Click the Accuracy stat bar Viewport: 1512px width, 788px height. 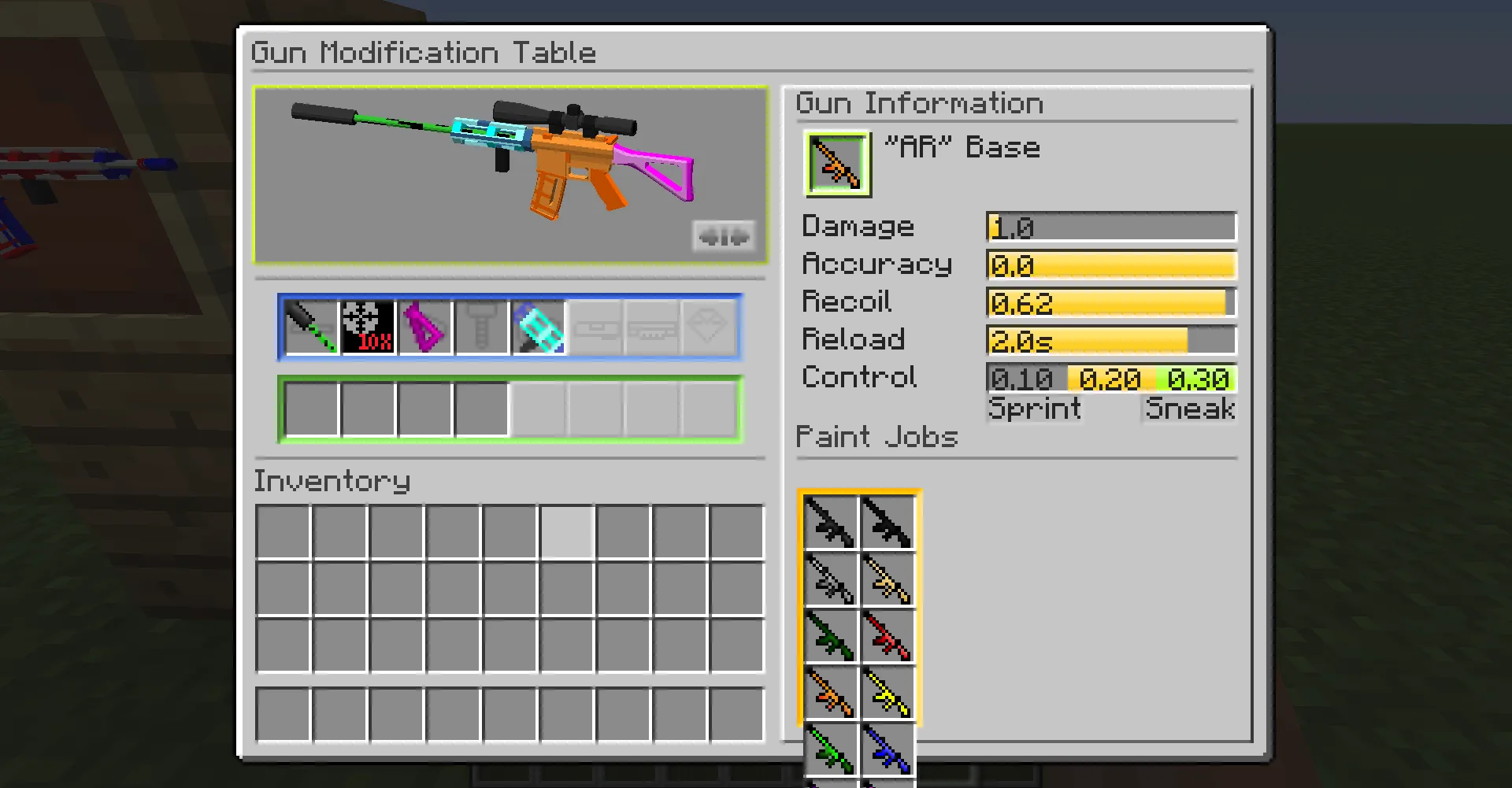(1110, 265)
